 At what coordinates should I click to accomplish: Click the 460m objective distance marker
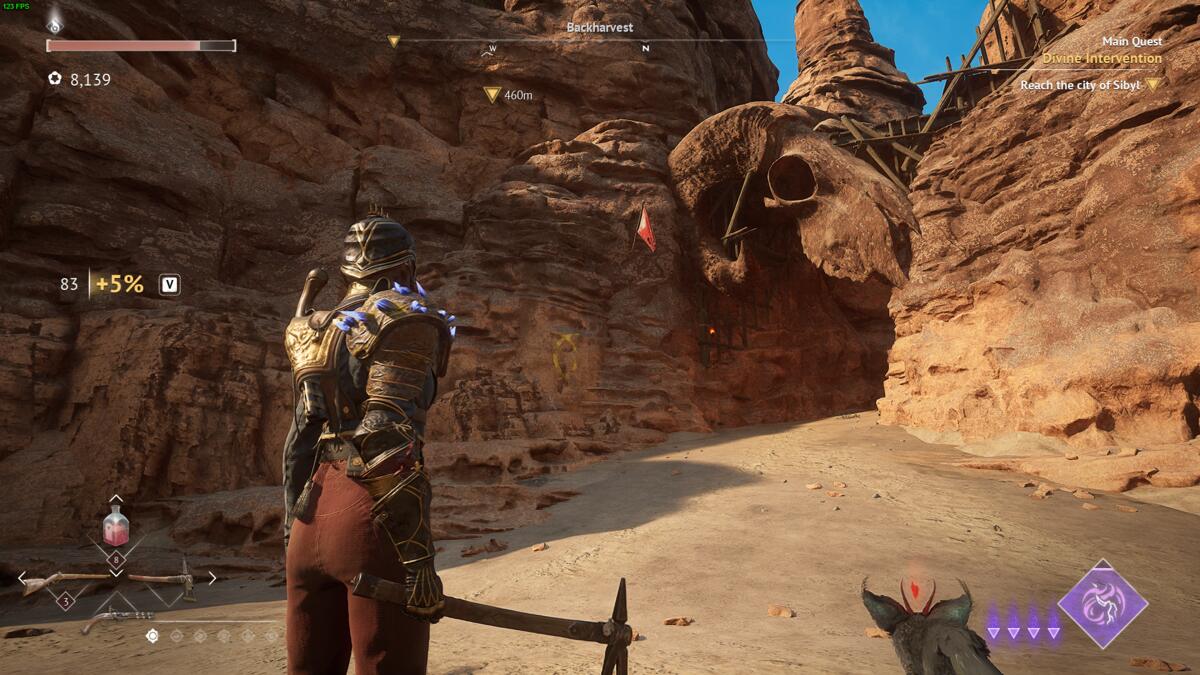[x=508, y=95]
